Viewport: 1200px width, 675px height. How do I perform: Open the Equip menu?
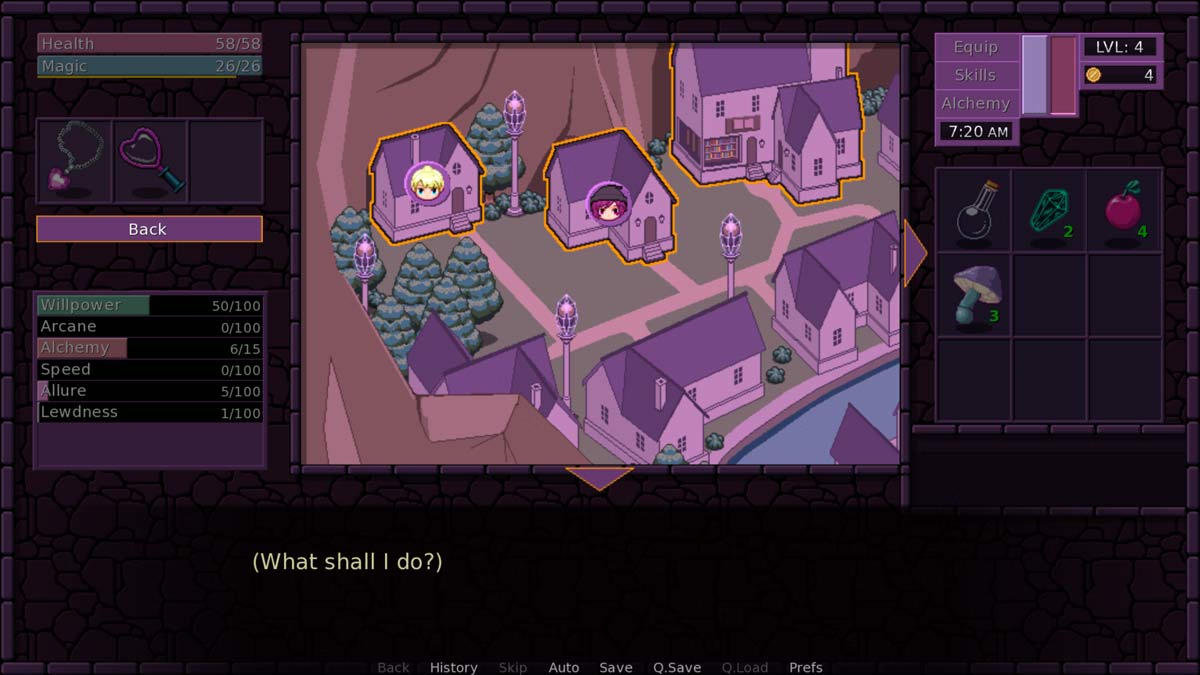click(x=975, y=47)
